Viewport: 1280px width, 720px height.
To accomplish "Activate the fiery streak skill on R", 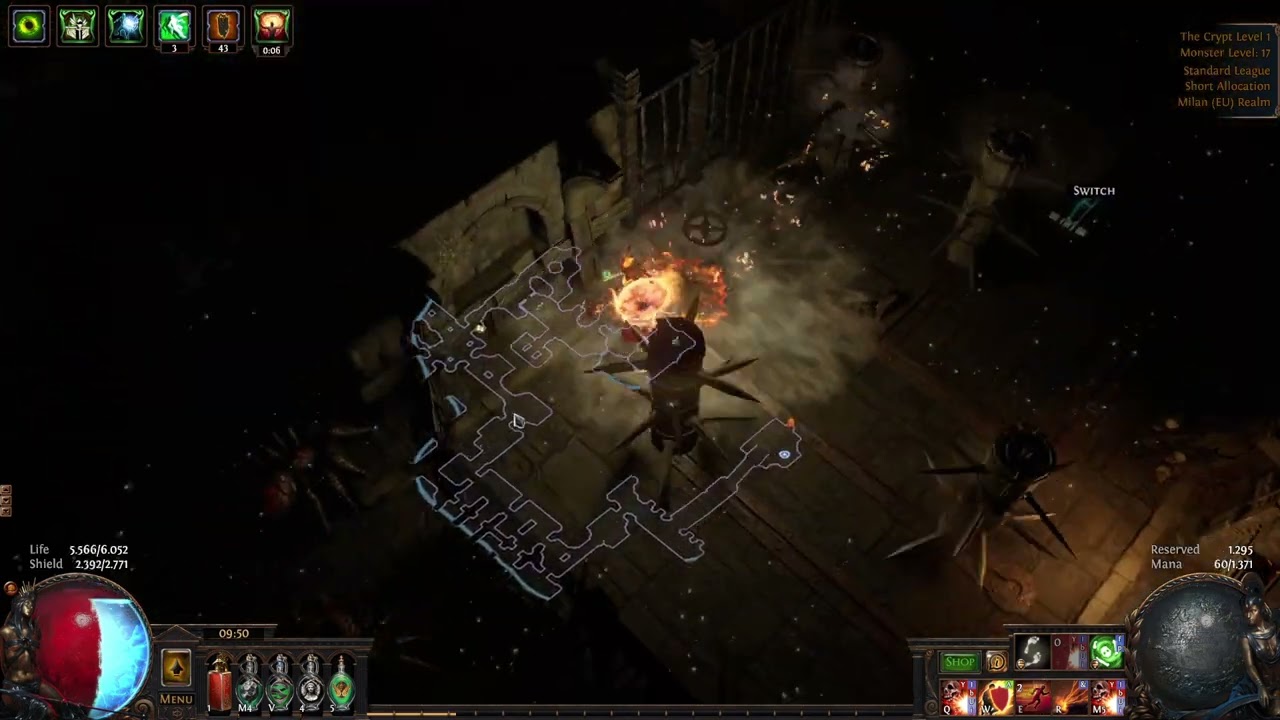I will [x=1070, y=697].
